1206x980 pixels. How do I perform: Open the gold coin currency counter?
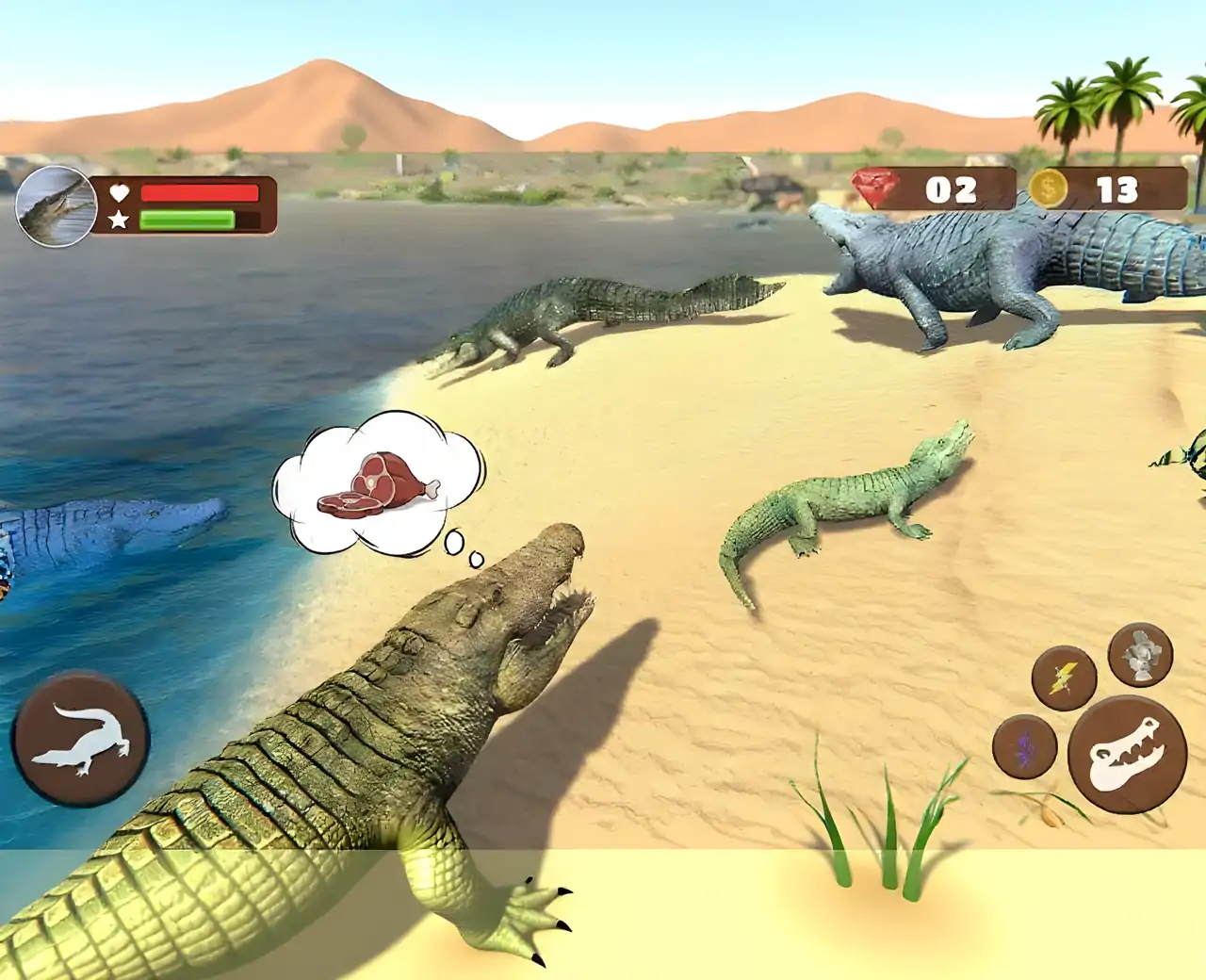pyautogui.click(x=1107, y=189)
